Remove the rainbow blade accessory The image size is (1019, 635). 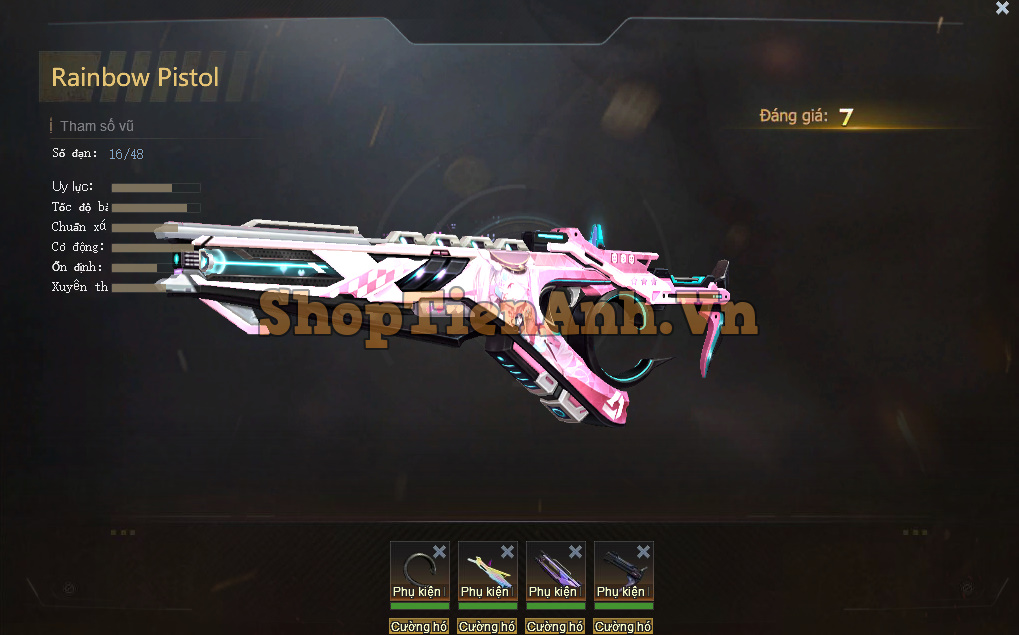click(x=508, y=552)
